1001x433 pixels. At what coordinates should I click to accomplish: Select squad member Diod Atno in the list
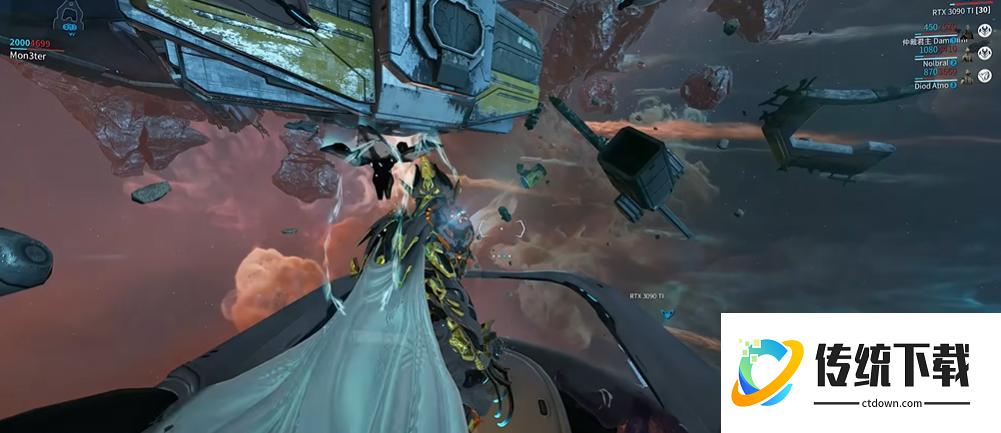click(933, 85)
